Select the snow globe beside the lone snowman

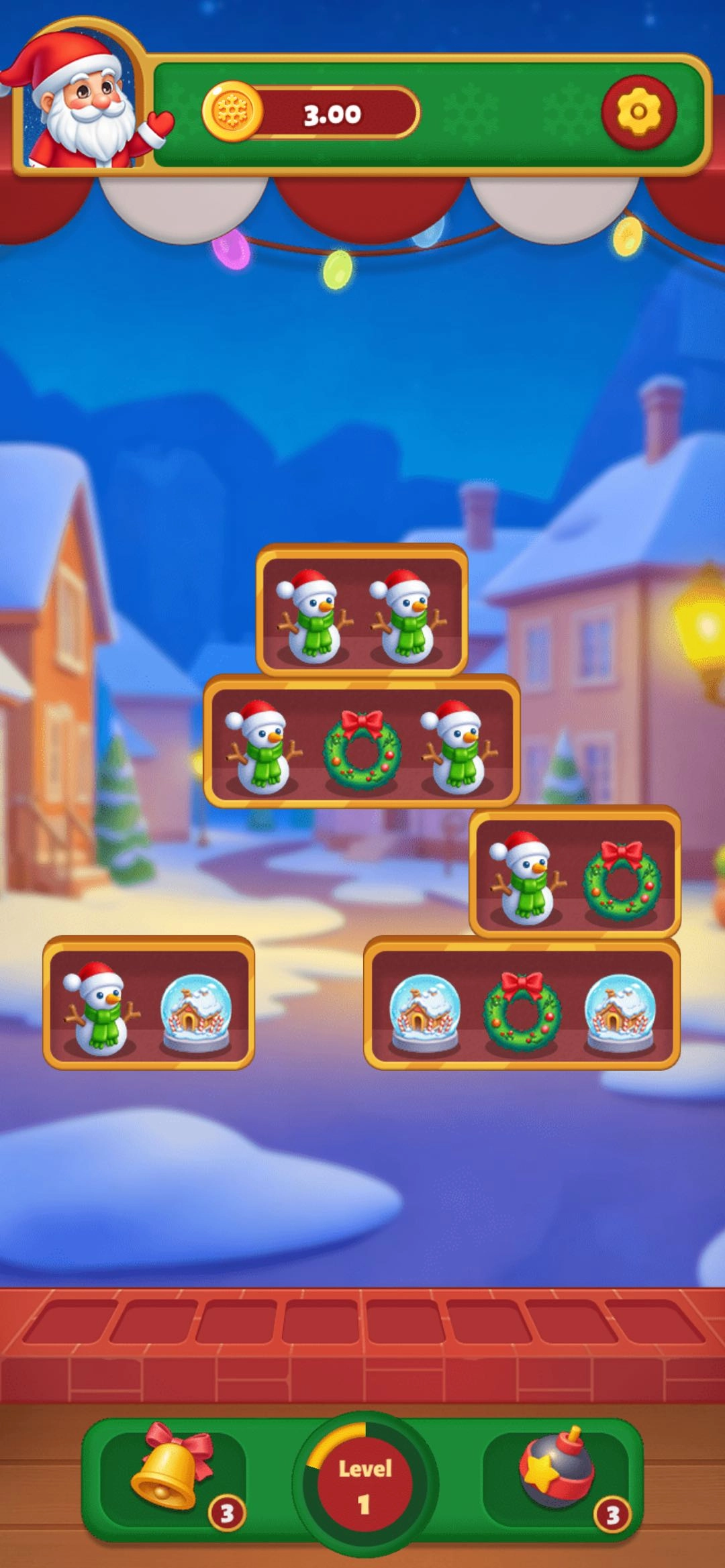195,1012
